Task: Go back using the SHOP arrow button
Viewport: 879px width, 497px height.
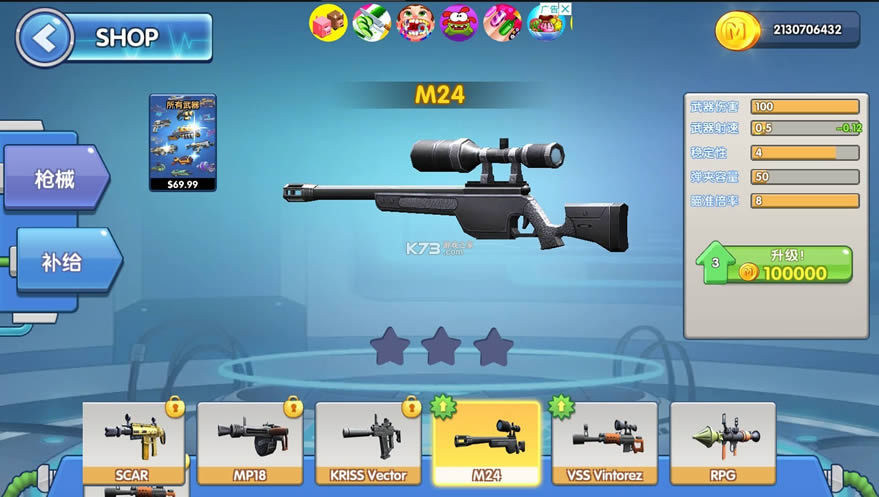Action: pyautogui.click(x=45, y=38)
